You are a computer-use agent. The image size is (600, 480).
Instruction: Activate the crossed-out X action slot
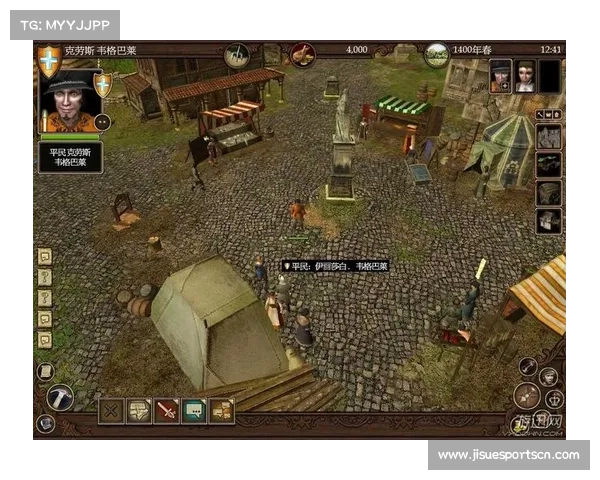(x=111, y=410)
